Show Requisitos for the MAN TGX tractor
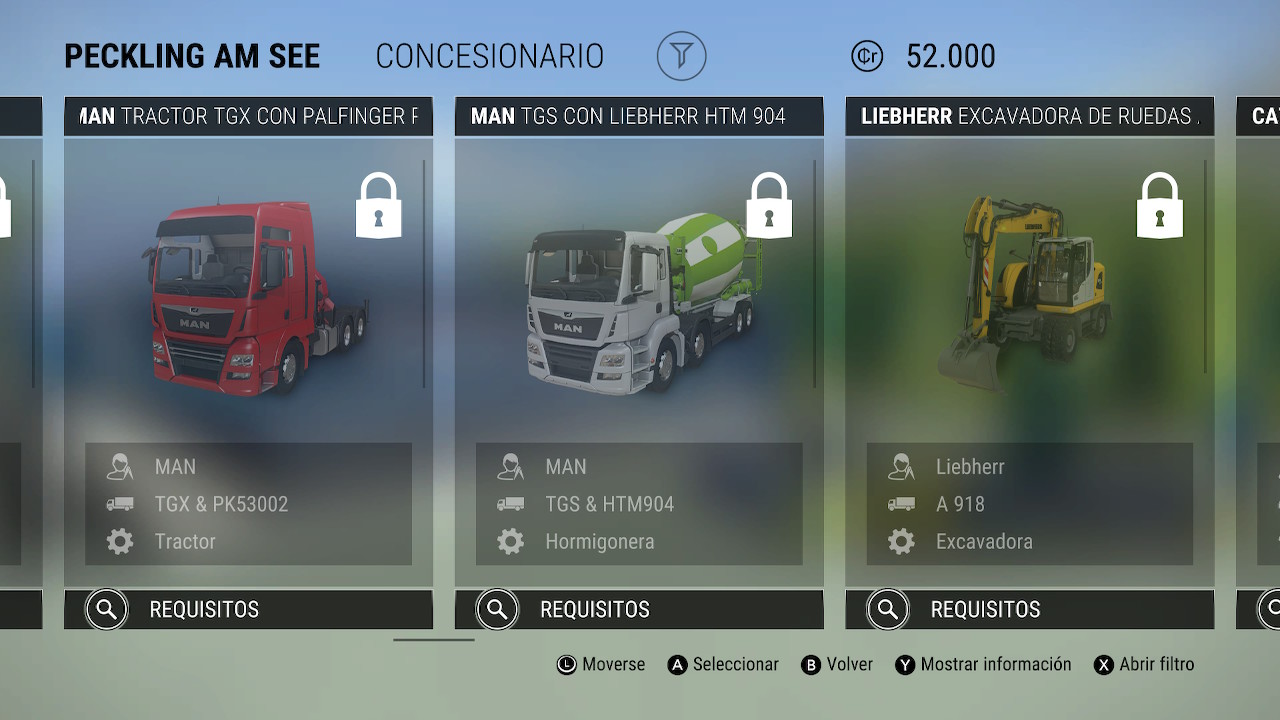 (x=248, y=609)
